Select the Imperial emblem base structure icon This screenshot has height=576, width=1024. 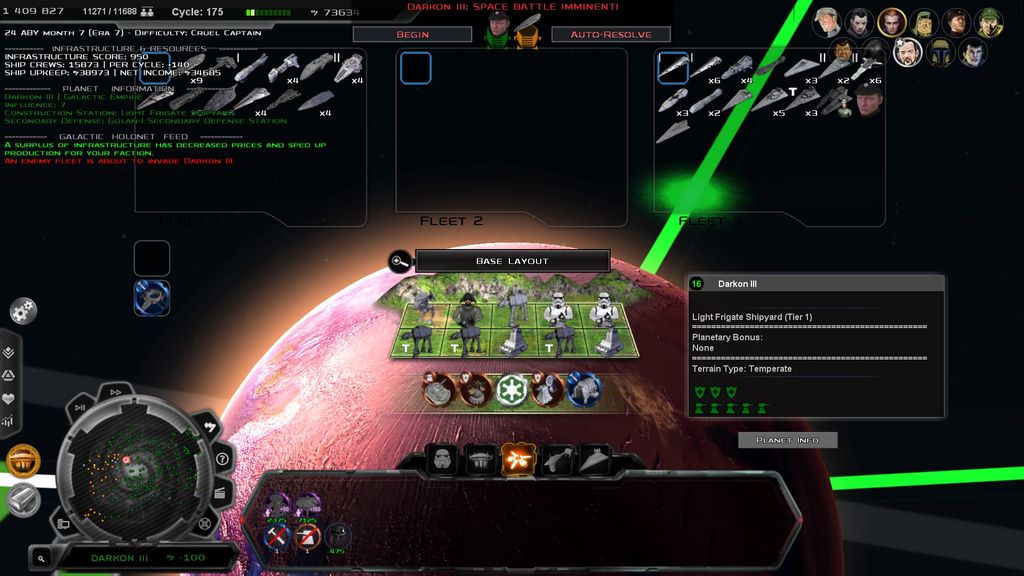click(x=511, y=389)
